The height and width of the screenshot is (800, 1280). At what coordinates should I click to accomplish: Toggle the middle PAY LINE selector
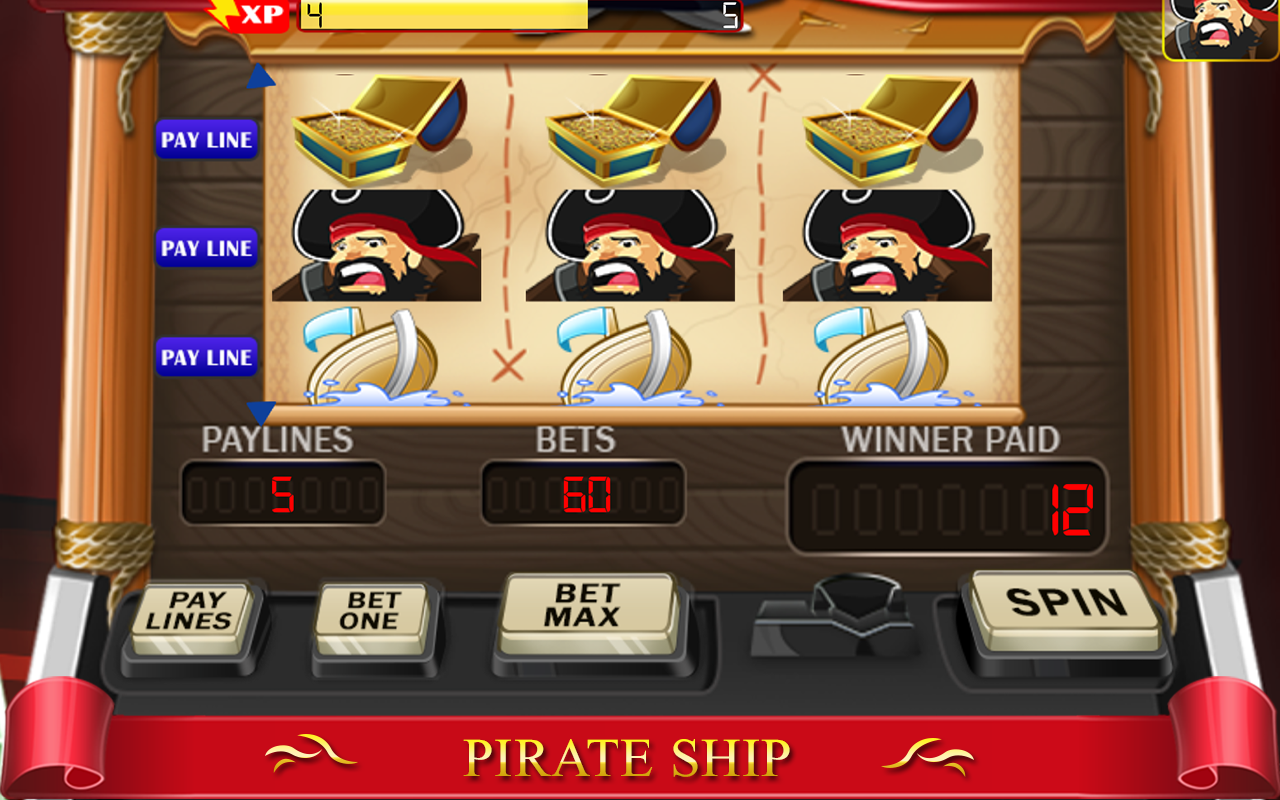(x=206, y=248)
